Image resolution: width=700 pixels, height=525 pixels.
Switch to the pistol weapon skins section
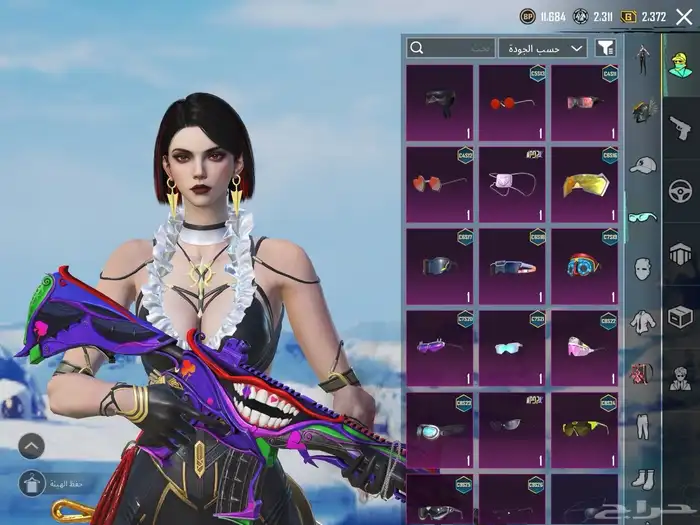point(680,127)
